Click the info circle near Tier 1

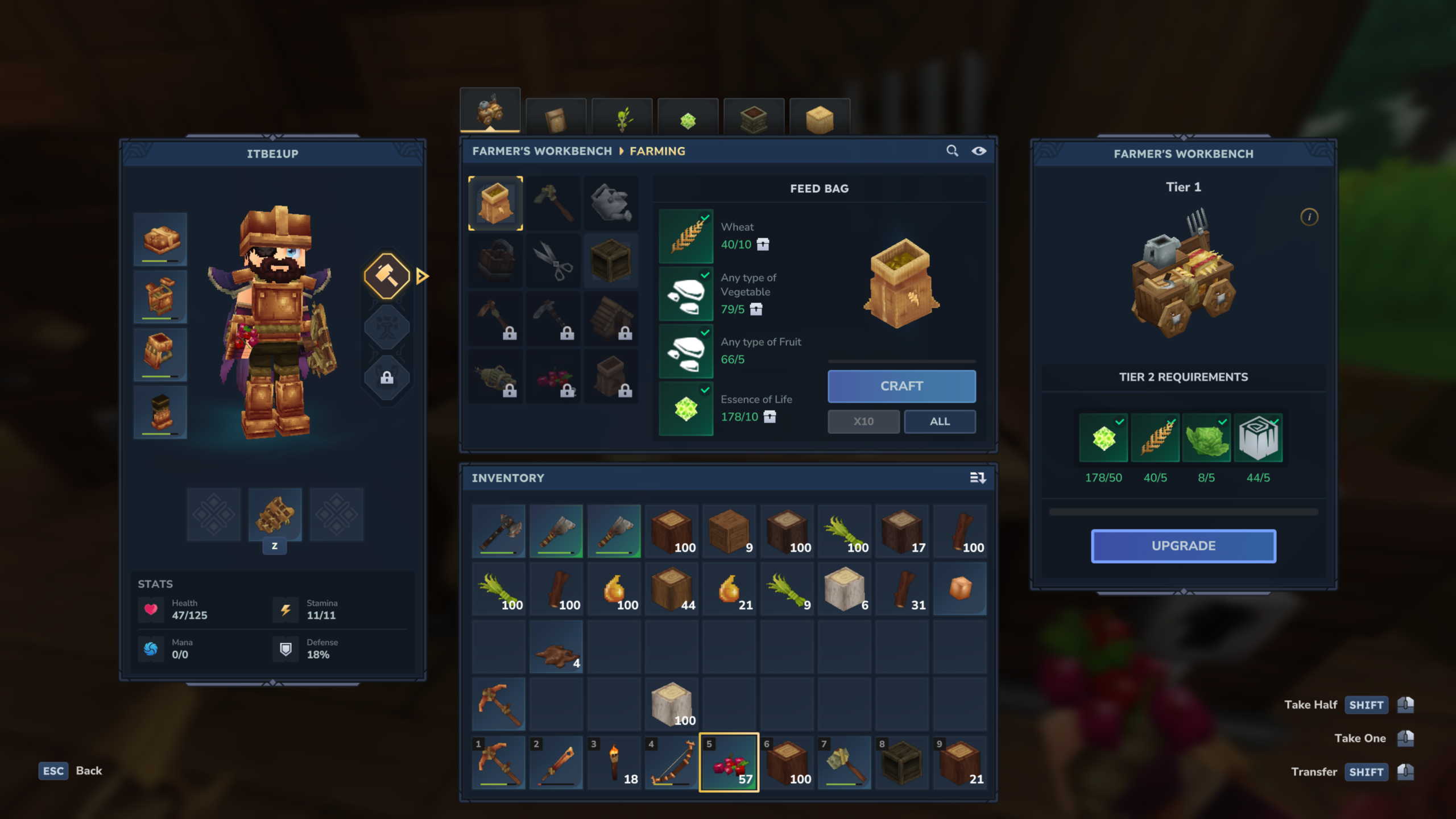1309,218
